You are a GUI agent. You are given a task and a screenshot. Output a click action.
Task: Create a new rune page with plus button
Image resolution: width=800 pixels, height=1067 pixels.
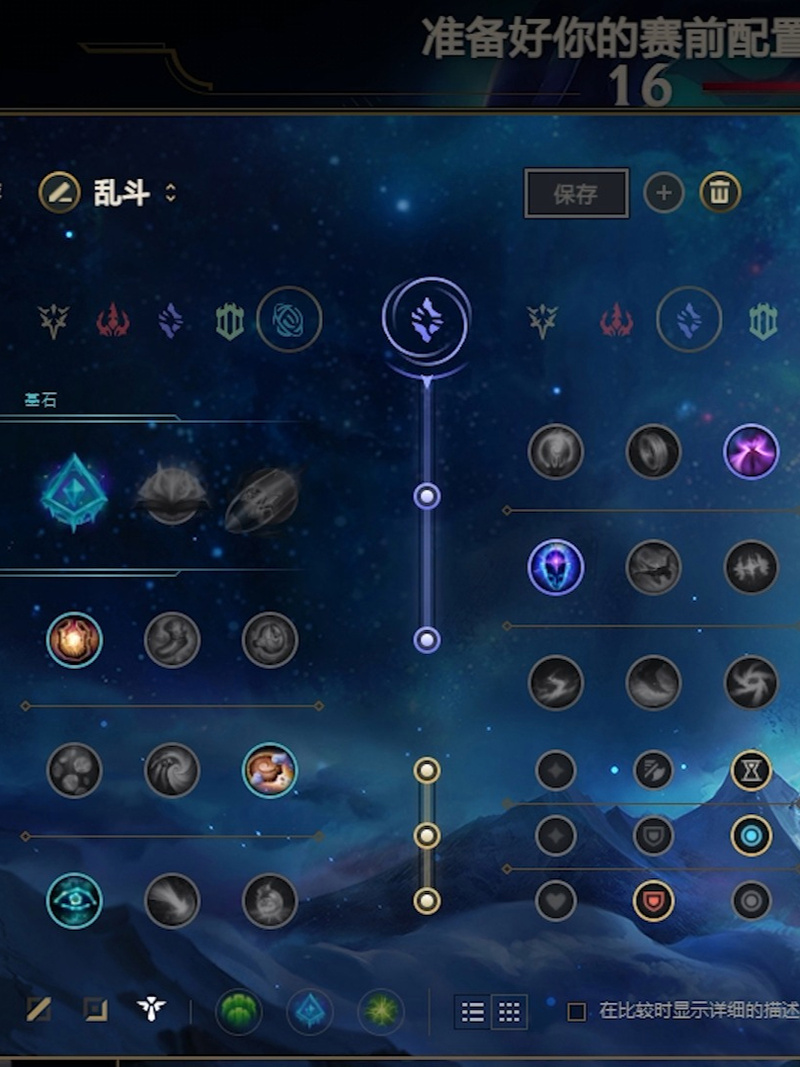(664, 192)
